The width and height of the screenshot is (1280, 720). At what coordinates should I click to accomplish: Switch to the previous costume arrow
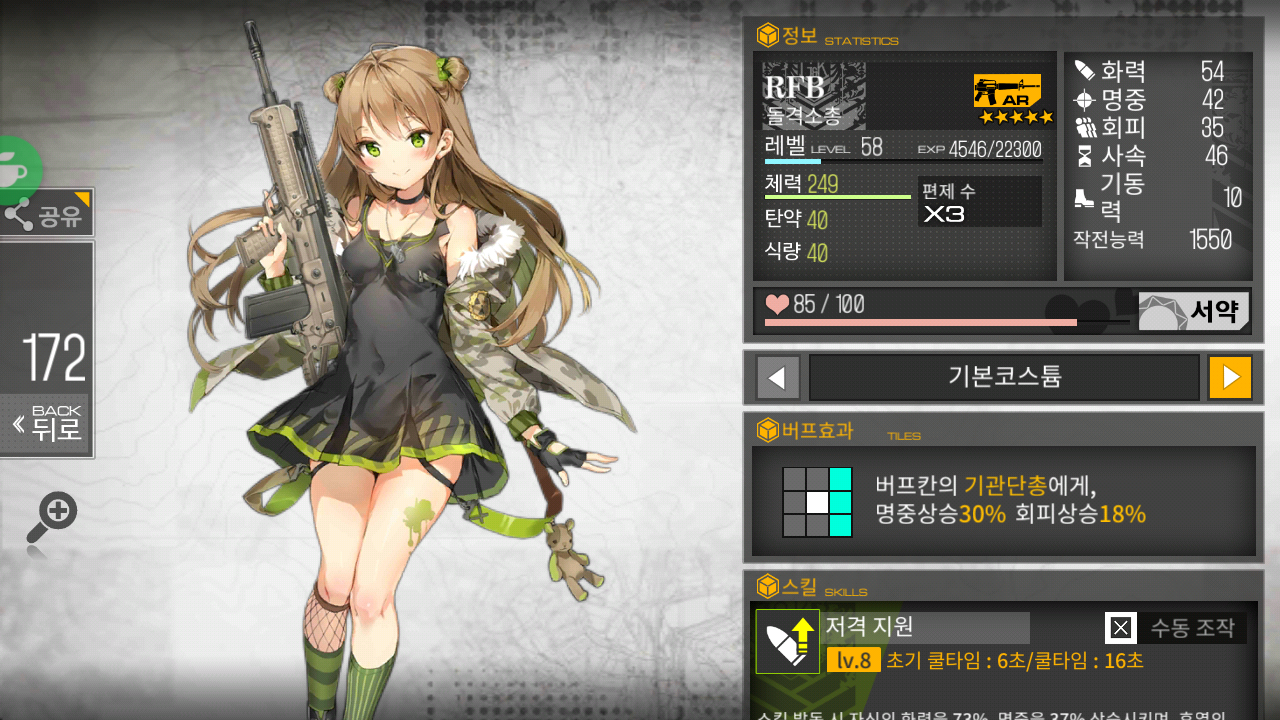pyautogui.click(x=778, y=377)
